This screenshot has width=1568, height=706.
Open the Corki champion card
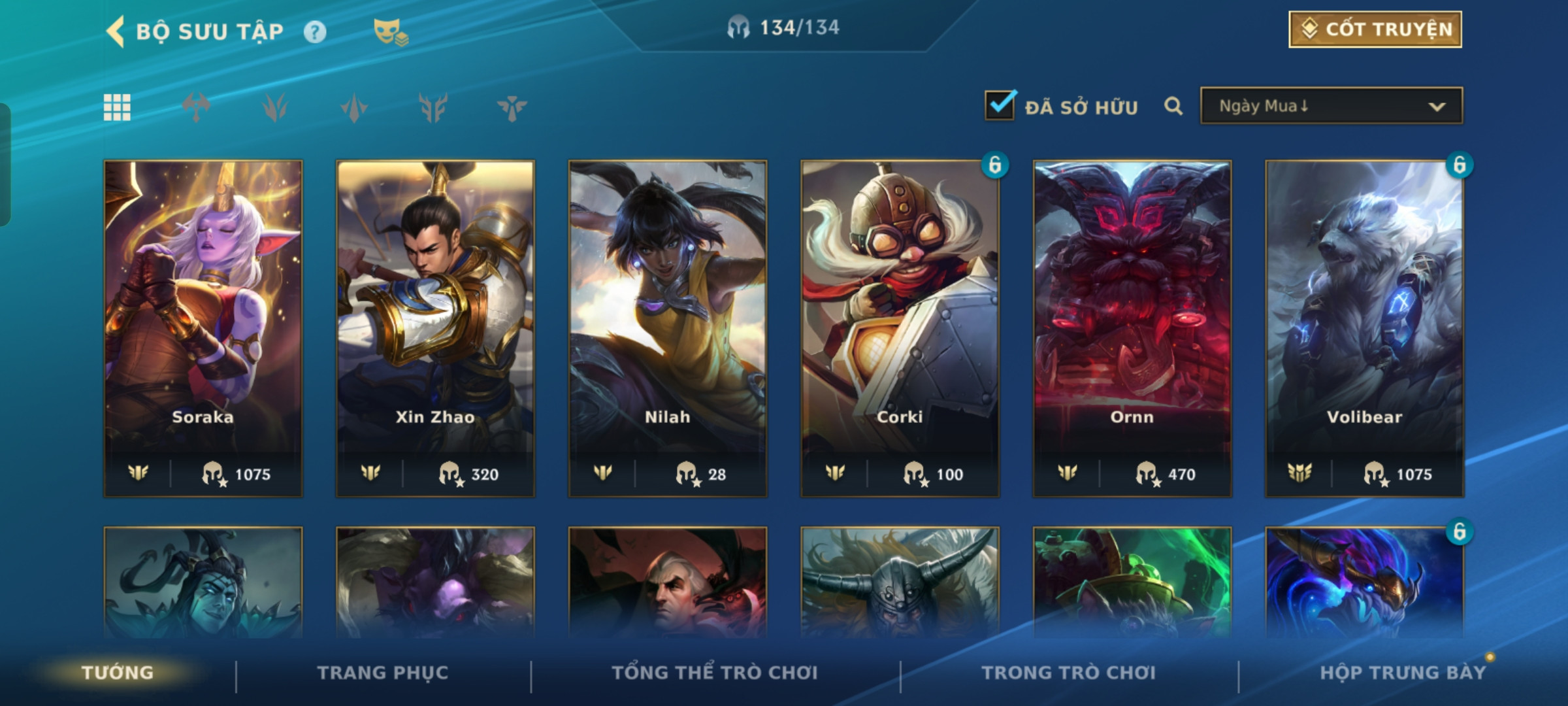point(900,327)
